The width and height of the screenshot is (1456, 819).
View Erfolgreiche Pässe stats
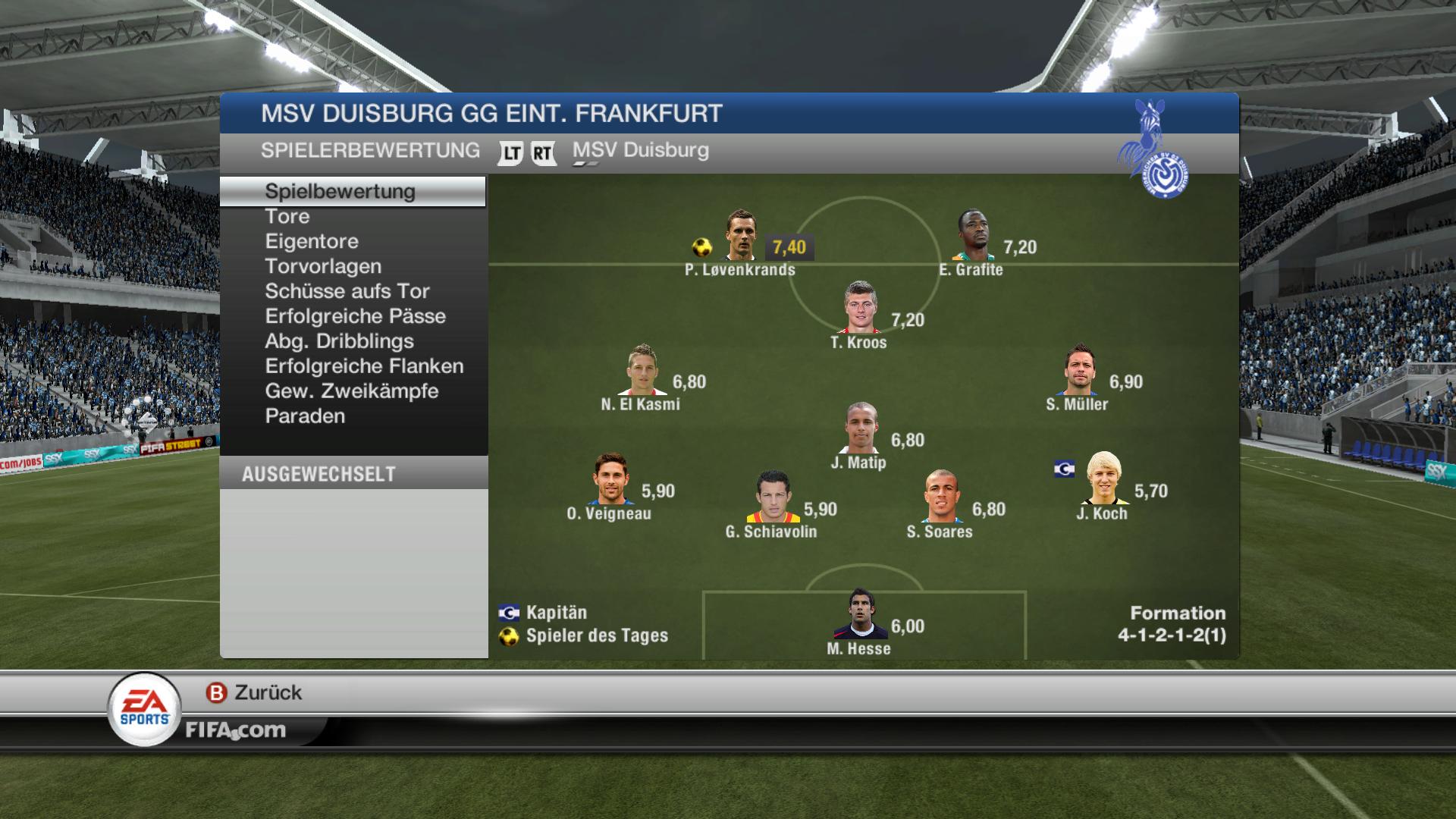[355, 316]
